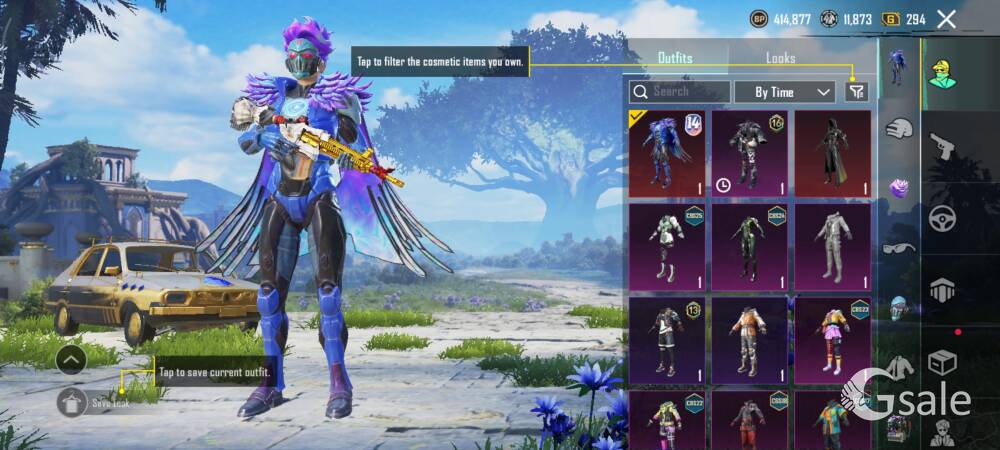Open the By Time sort dropdown

(x=784, y=92)
